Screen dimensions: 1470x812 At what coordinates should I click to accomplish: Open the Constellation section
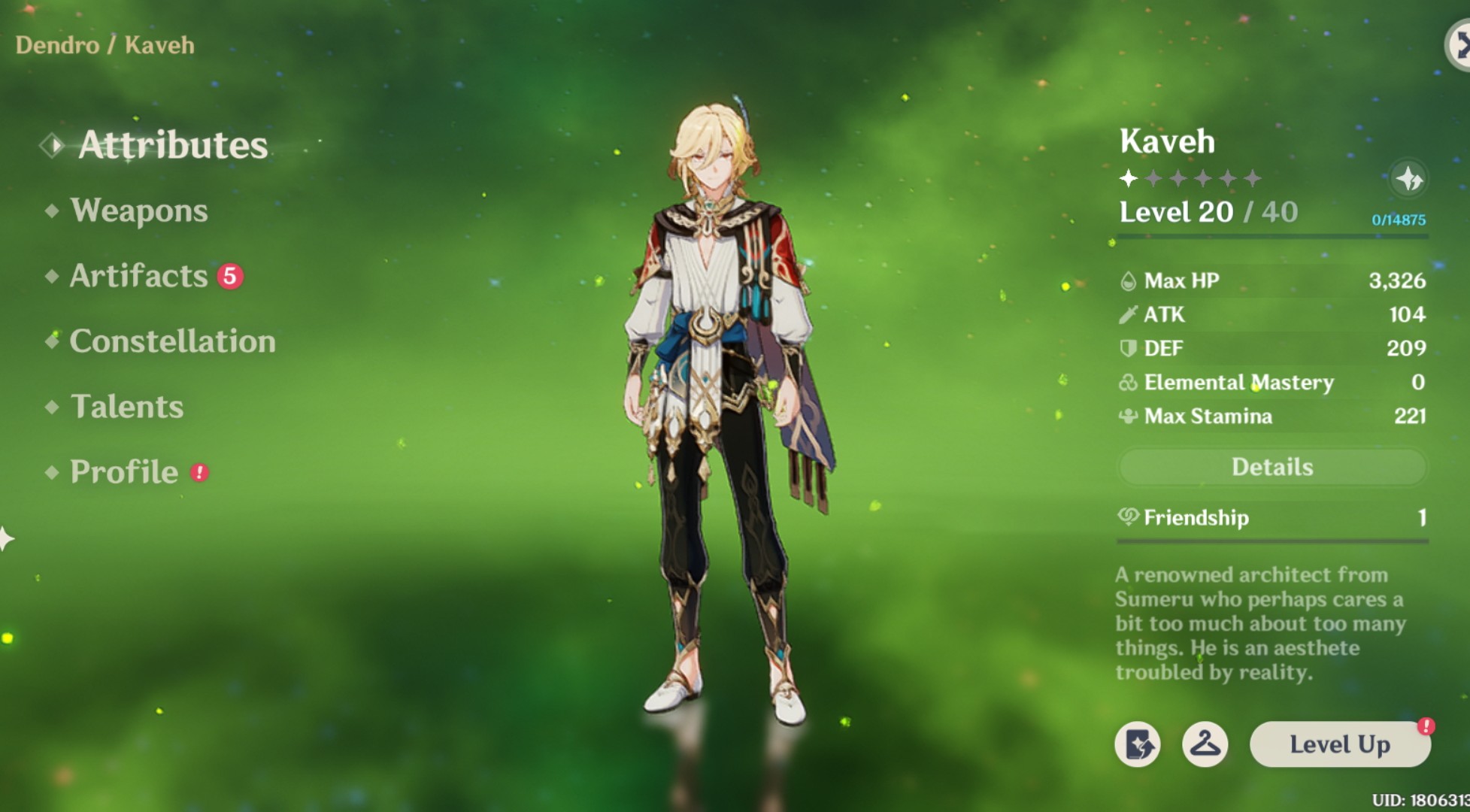[x=171, y=341]
